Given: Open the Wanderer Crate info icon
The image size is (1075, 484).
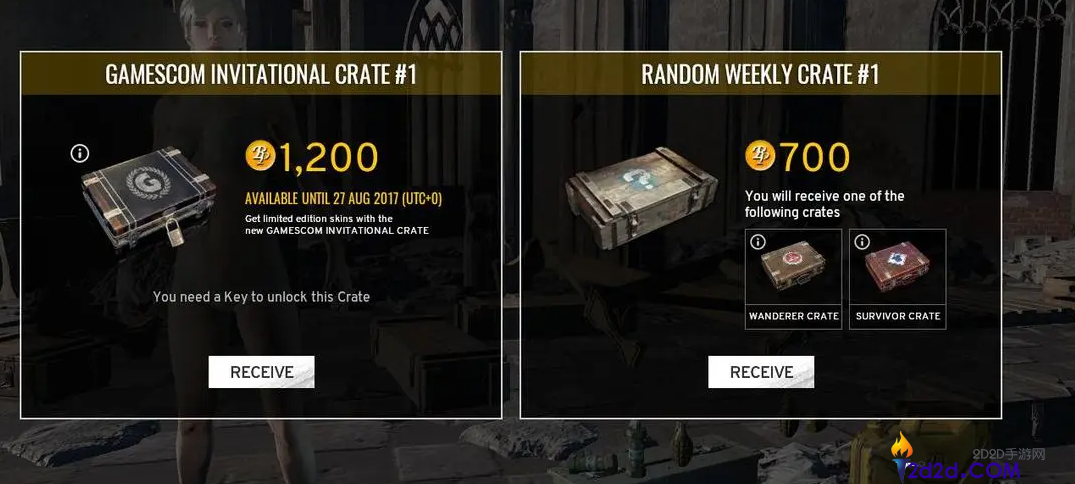Looking at the screenshot, I should 758,242.
